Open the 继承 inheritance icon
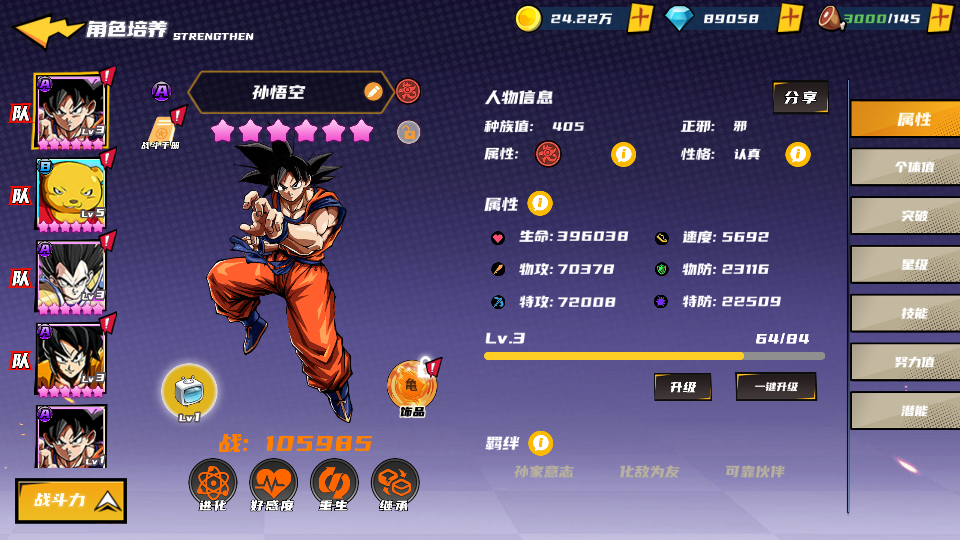Viewport: 960px width, 540px height. click(395, 485)
